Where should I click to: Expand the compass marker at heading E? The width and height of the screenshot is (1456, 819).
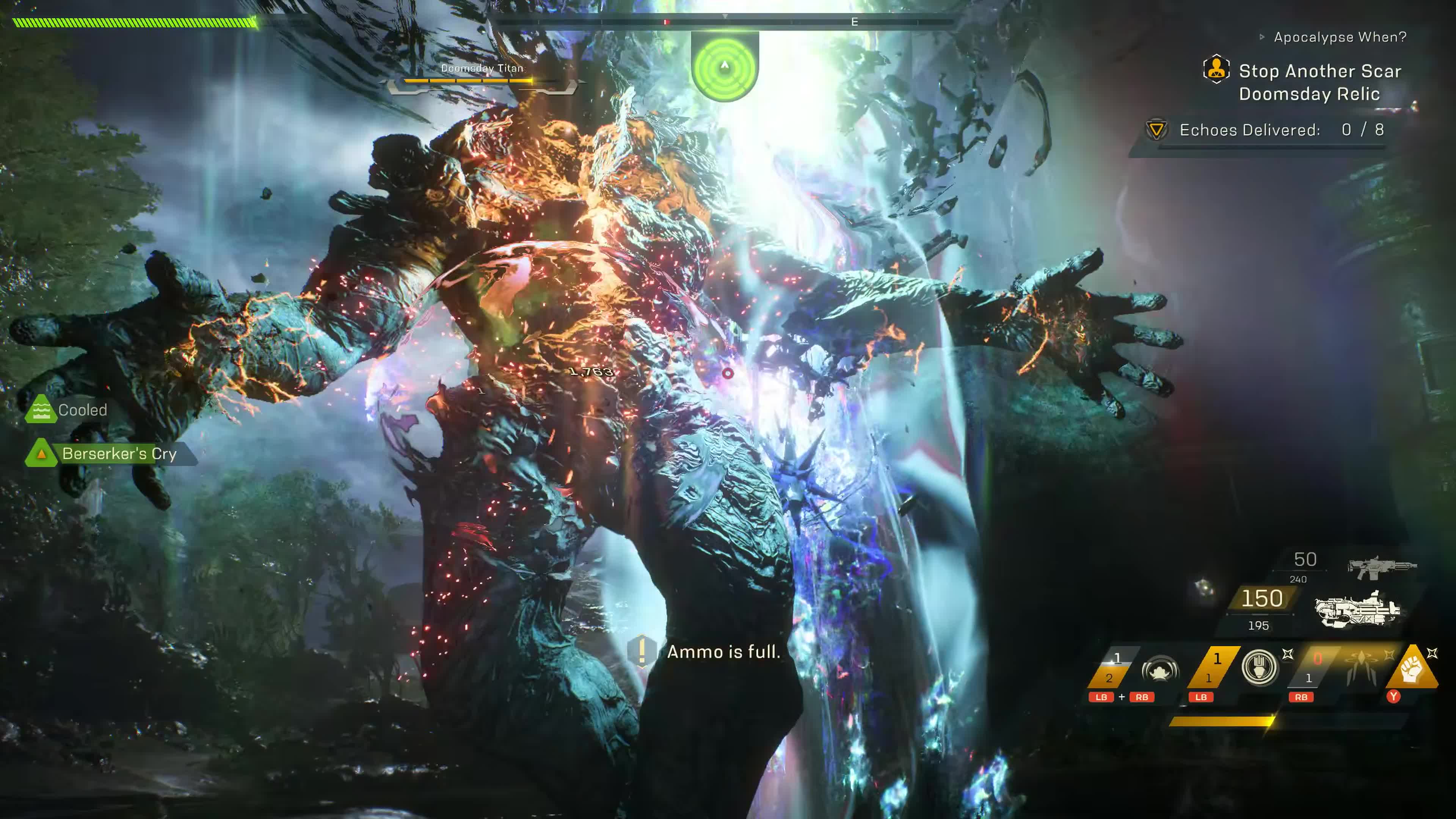tap(855, 22)
